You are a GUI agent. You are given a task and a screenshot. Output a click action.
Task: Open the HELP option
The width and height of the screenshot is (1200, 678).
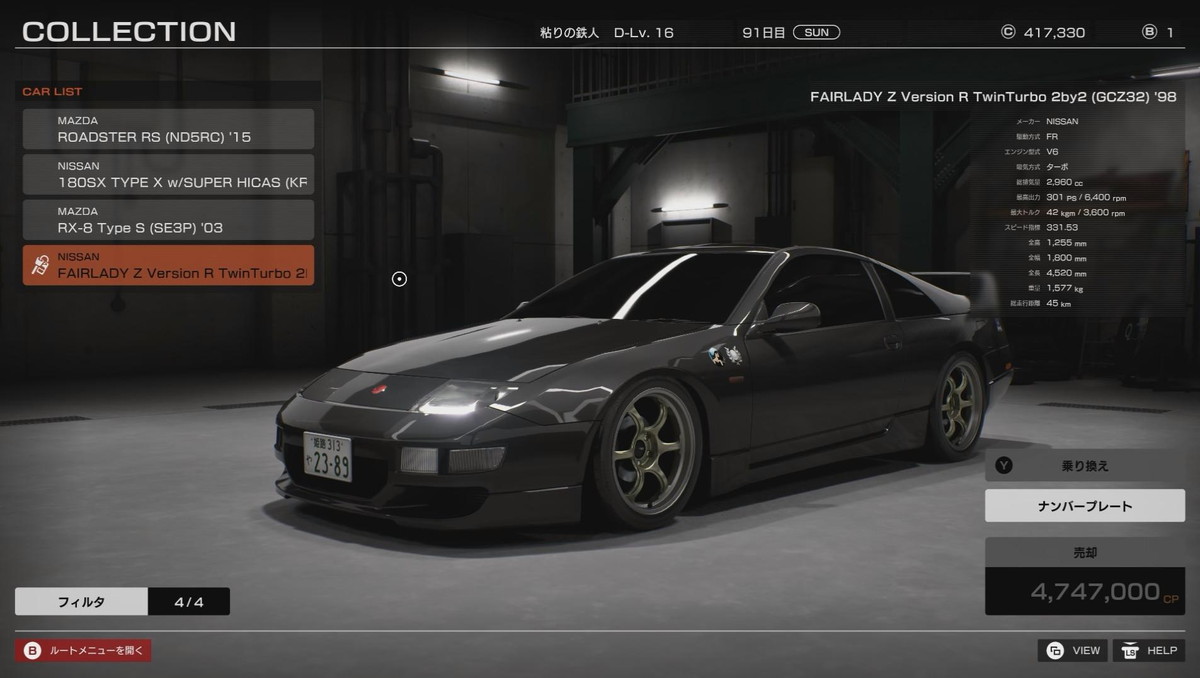[1149, 651]
